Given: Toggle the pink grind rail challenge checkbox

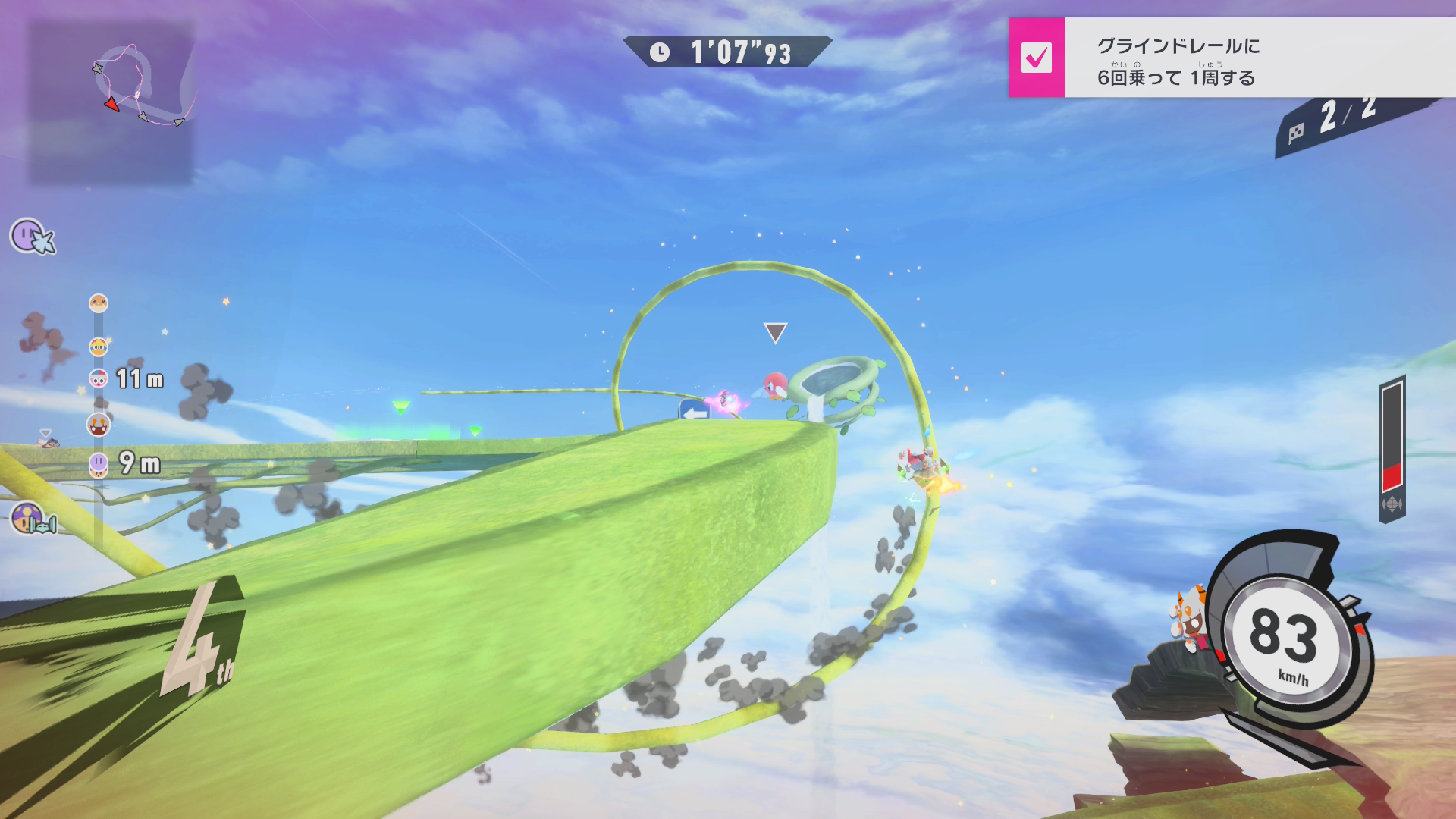Looking at the screenshot, I should pos(1036,58).
